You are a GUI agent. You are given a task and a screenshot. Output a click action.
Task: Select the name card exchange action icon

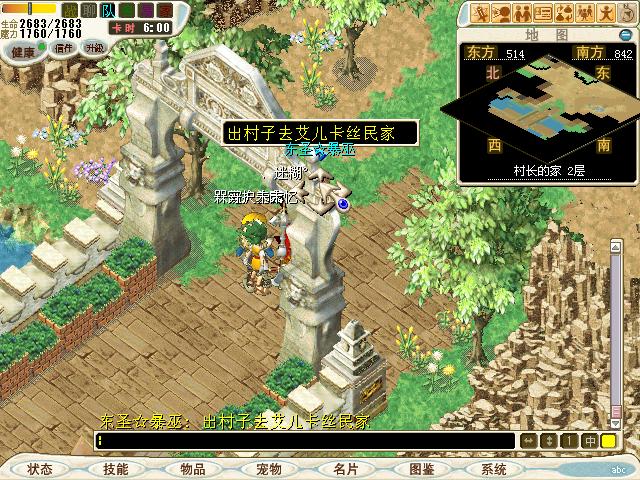coord(545,13)
